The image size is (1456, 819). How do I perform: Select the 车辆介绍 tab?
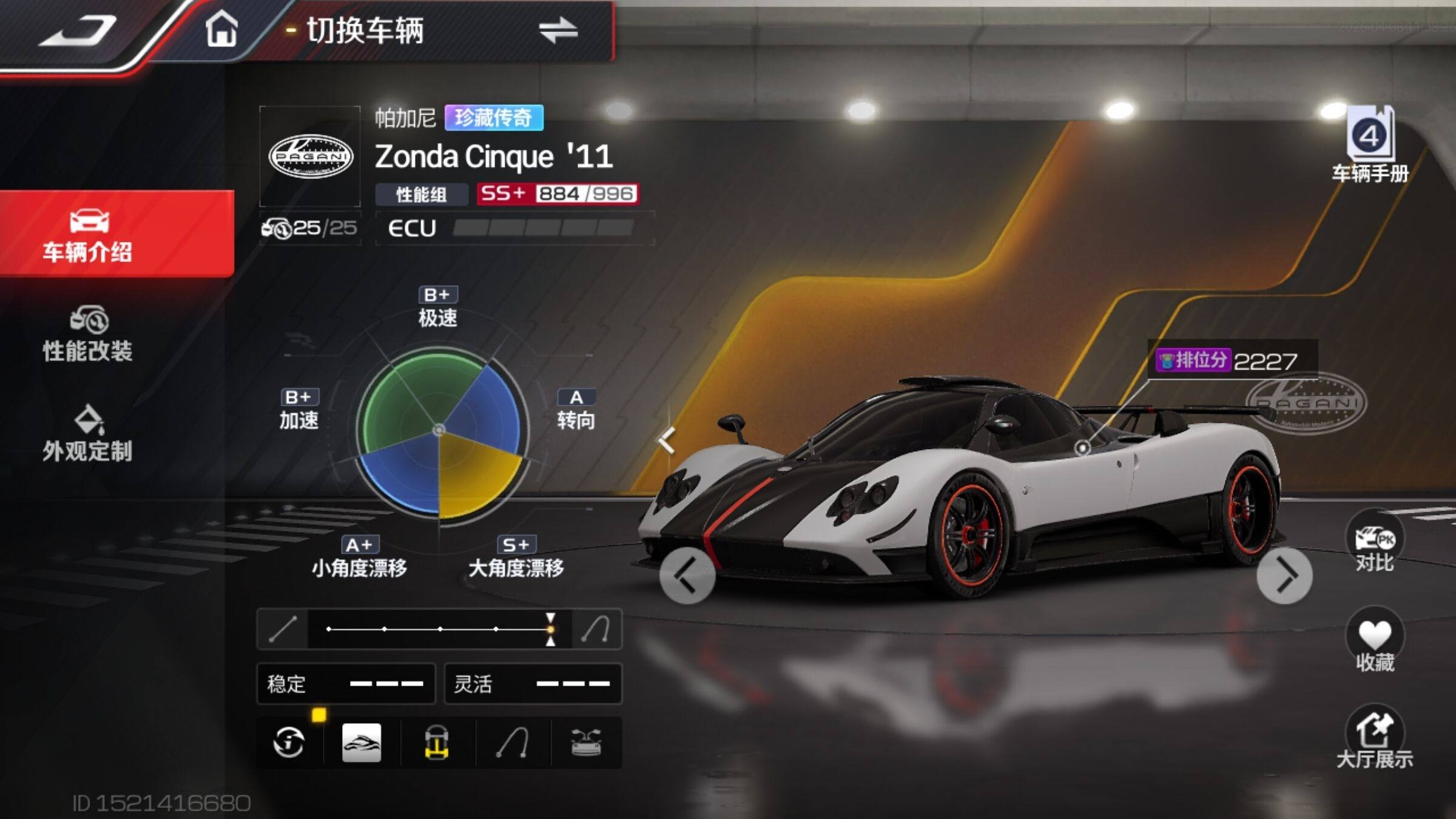click(88, 235)
